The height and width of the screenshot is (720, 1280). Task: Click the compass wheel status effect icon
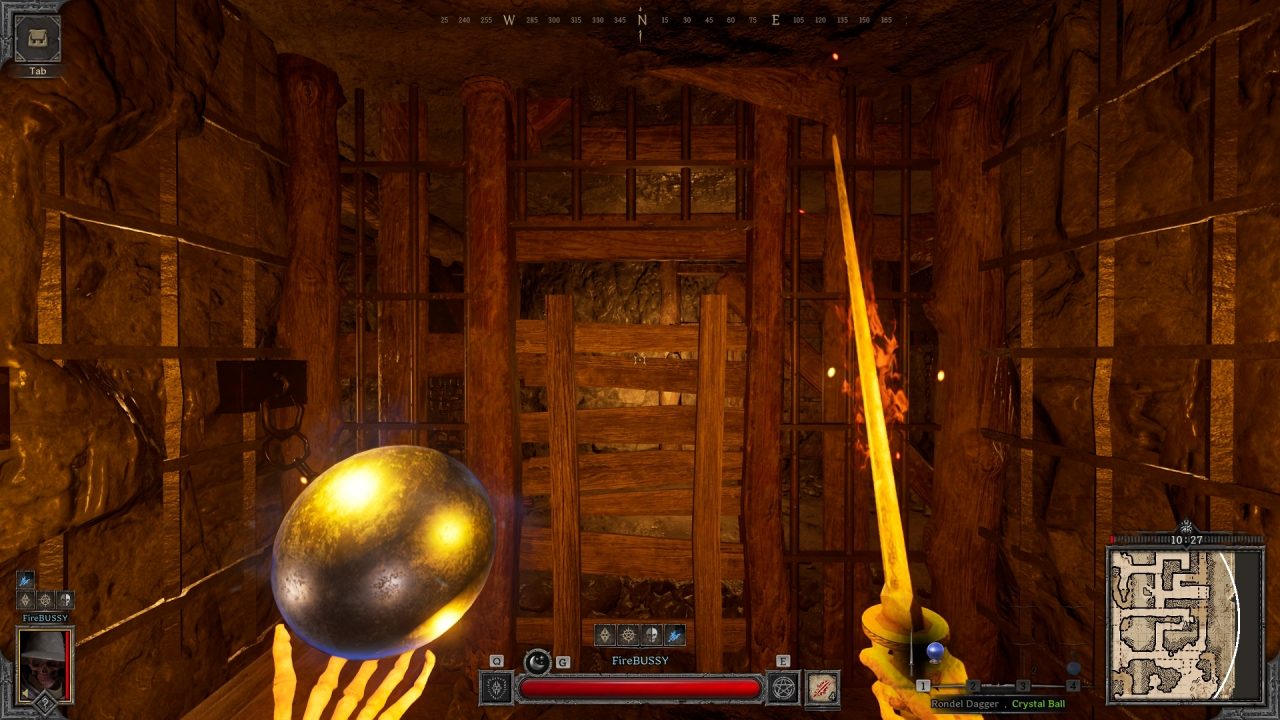(627, 634)
